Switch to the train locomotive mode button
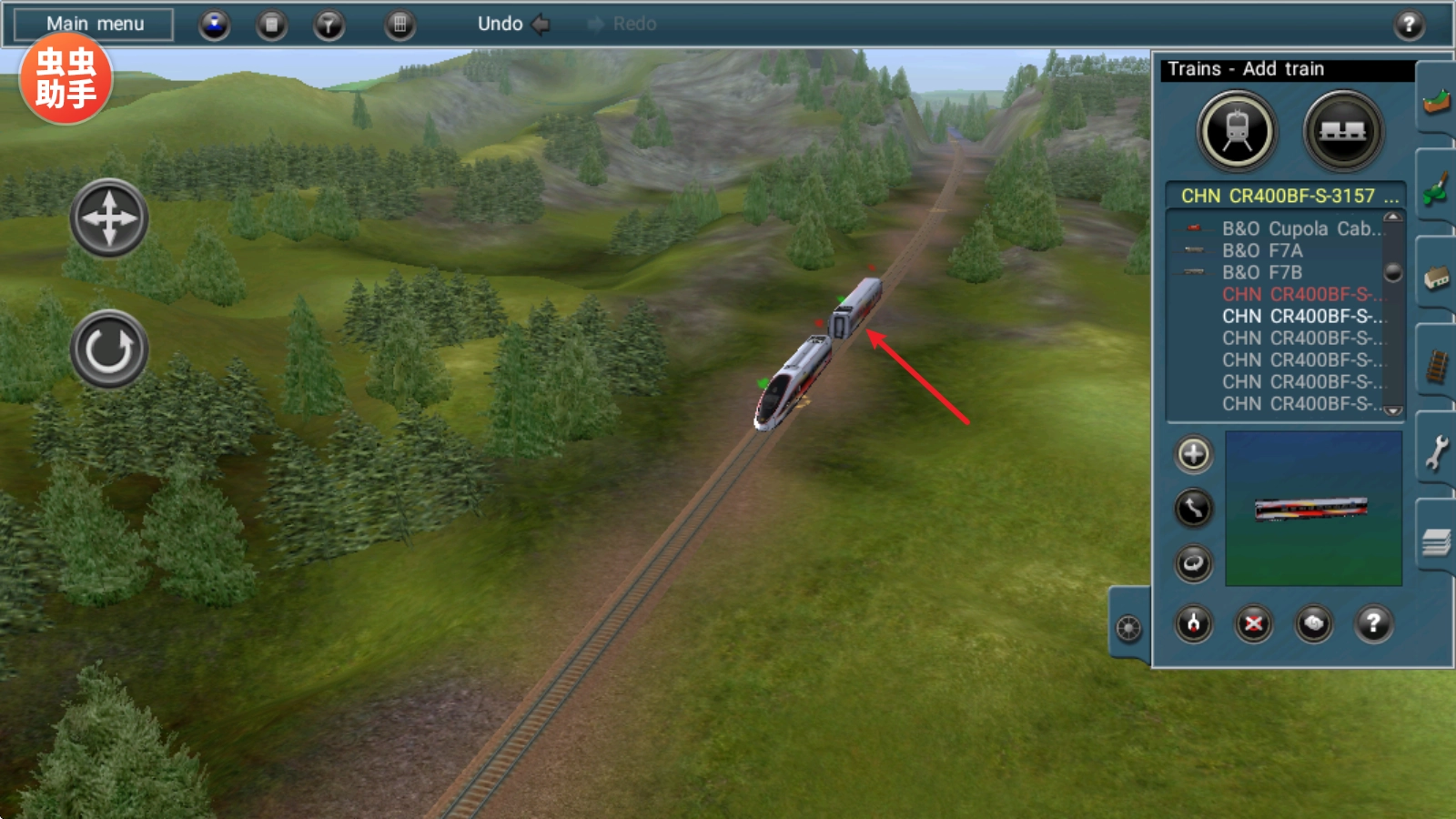 point(1237,132)
